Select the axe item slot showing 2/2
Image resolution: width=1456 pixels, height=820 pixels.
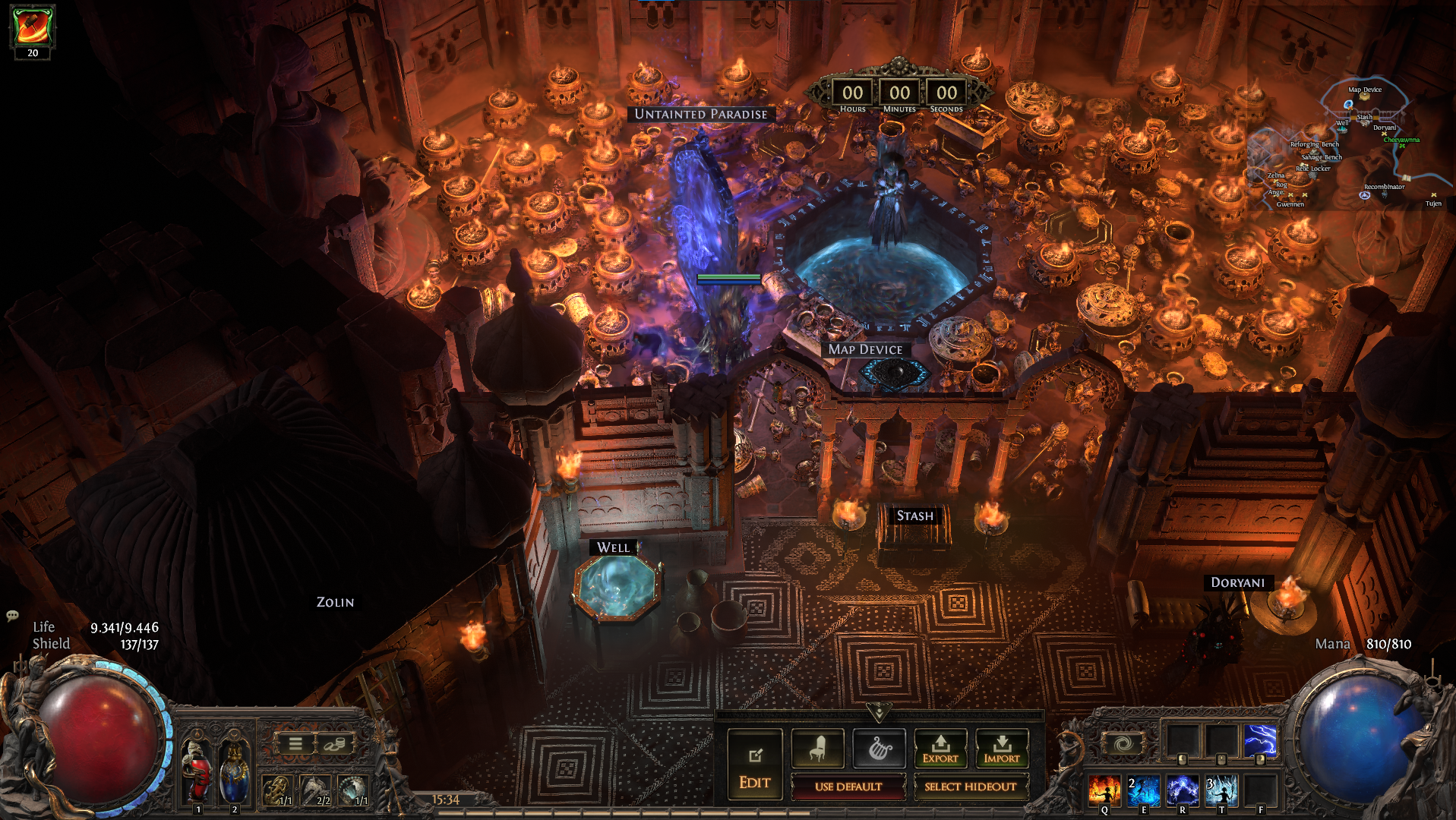click(x=314, y=790)
